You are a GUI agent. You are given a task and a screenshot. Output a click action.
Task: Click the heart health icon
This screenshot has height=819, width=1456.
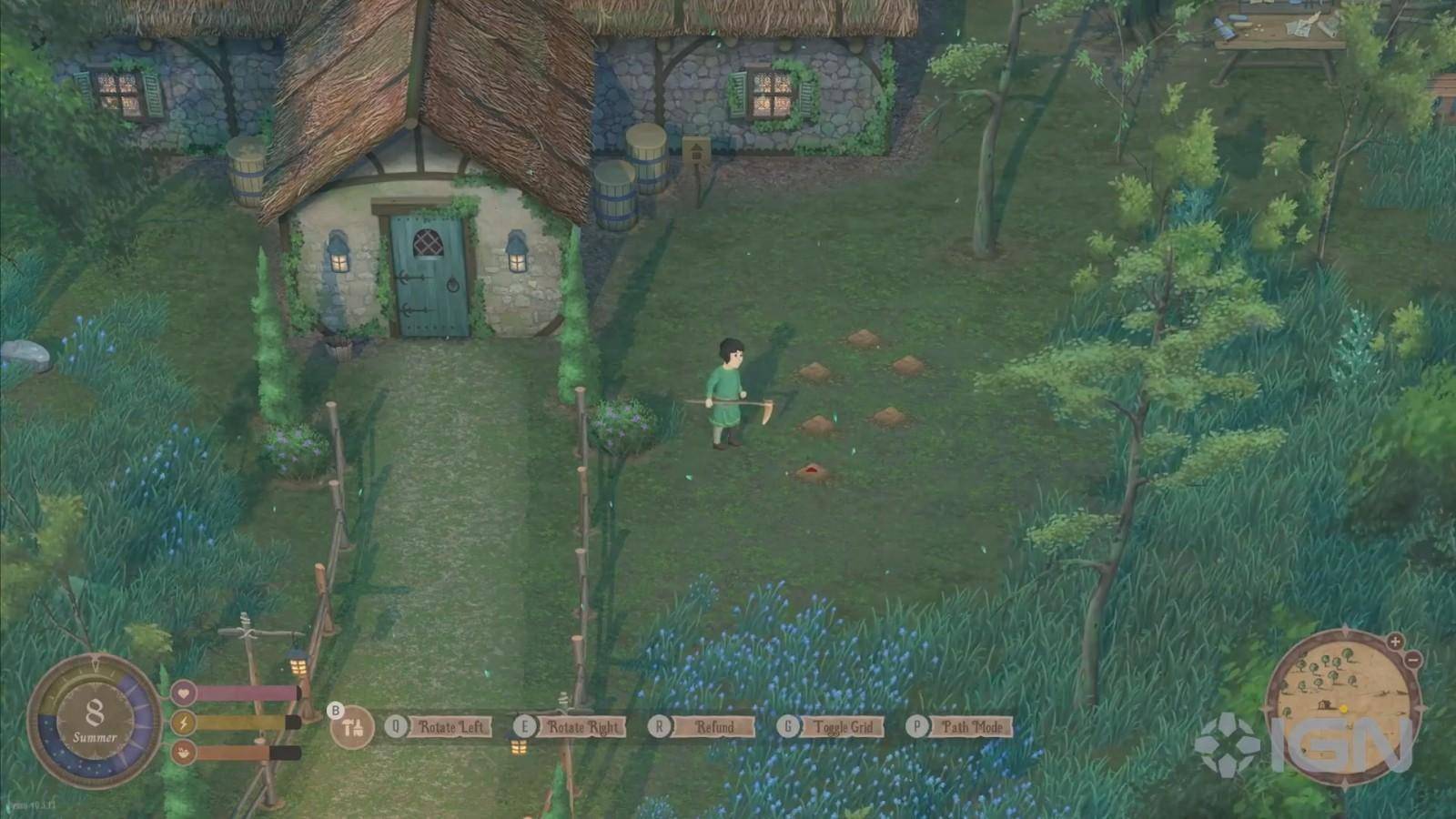pos(183,693)
